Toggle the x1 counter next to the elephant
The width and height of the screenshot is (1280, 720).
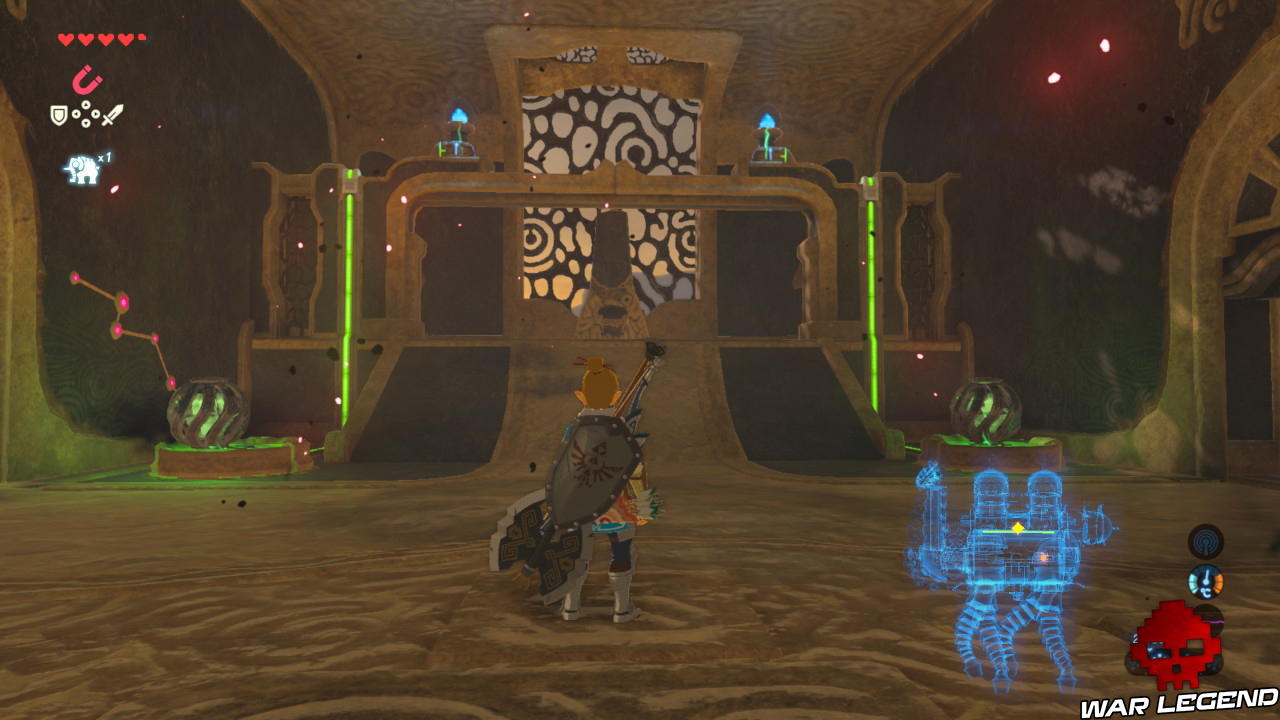click(103, 157)
